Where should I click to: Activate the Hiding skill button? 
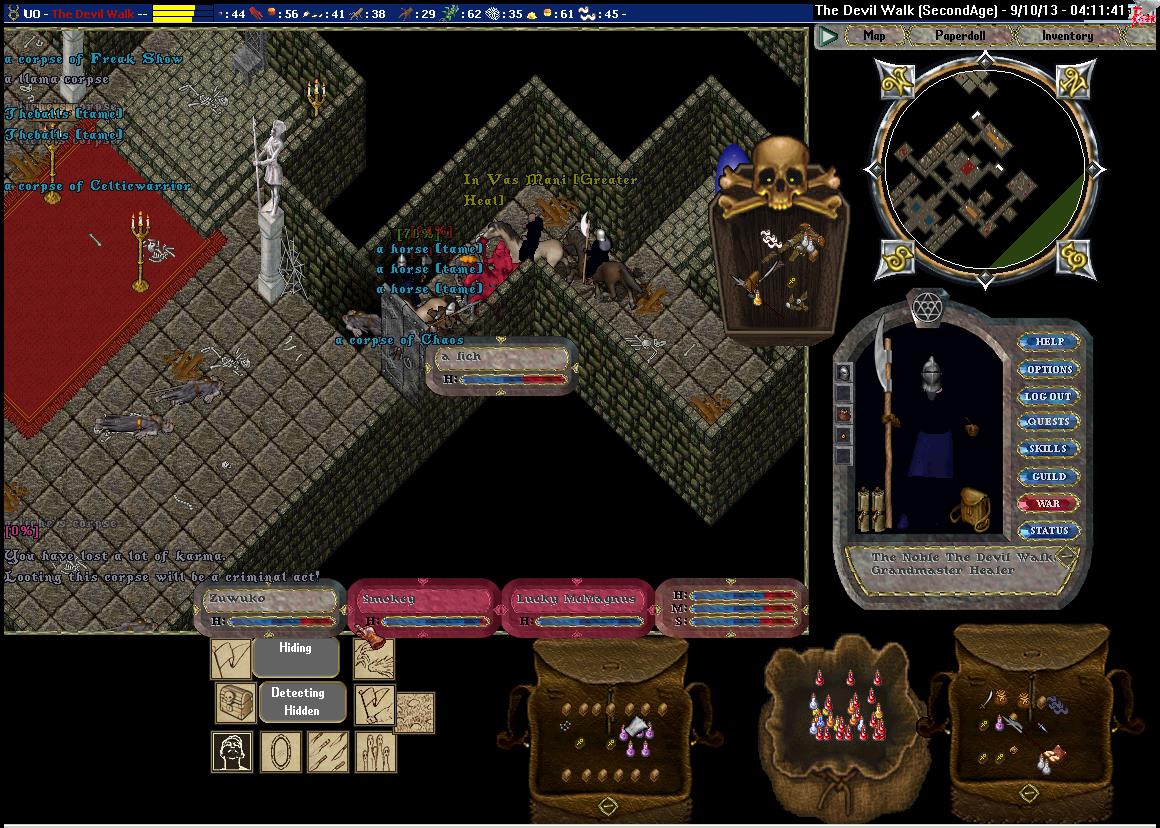[x=295, y=649]
